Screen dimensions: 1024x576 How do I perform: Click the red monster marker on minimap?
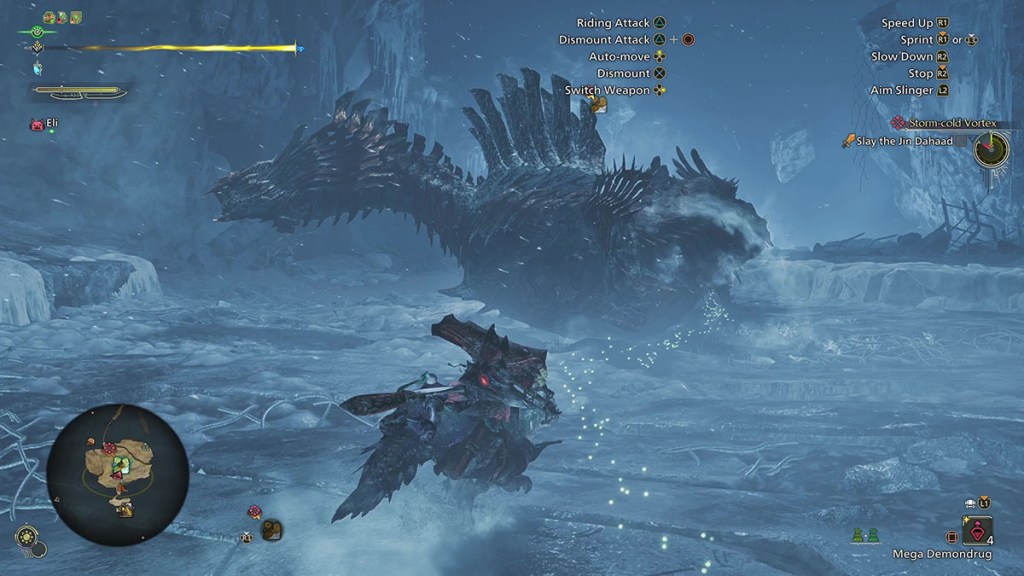coord(107,448)
